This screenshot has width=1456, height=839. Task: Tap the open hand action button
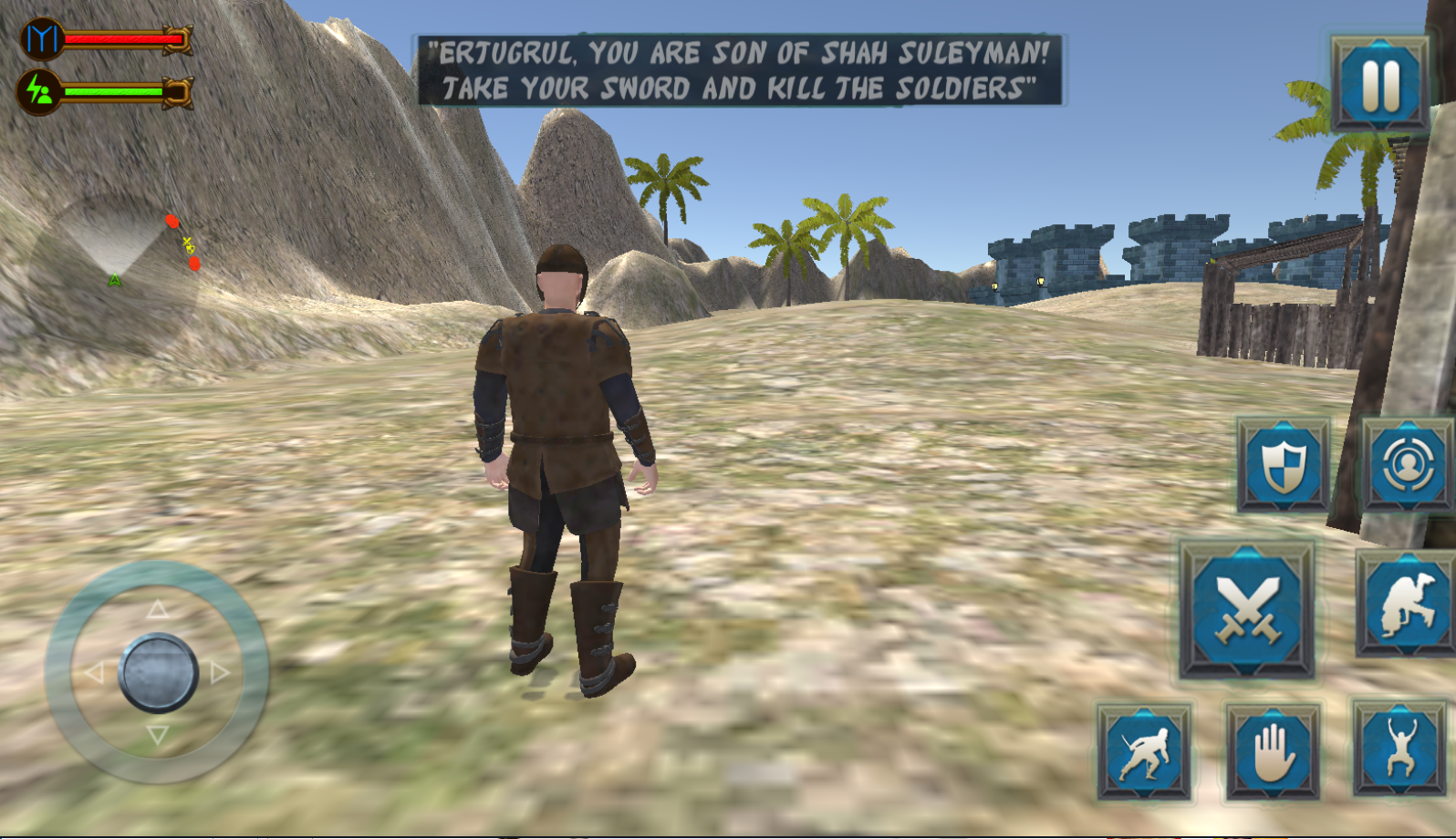click(x=1273, y=752)
